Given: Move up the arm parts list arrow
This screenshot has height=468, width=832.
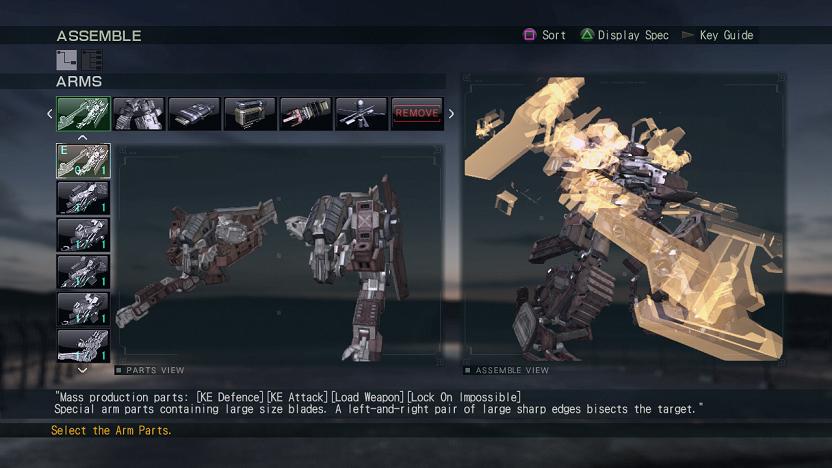Looking at the screenshot, I should 83,138.
